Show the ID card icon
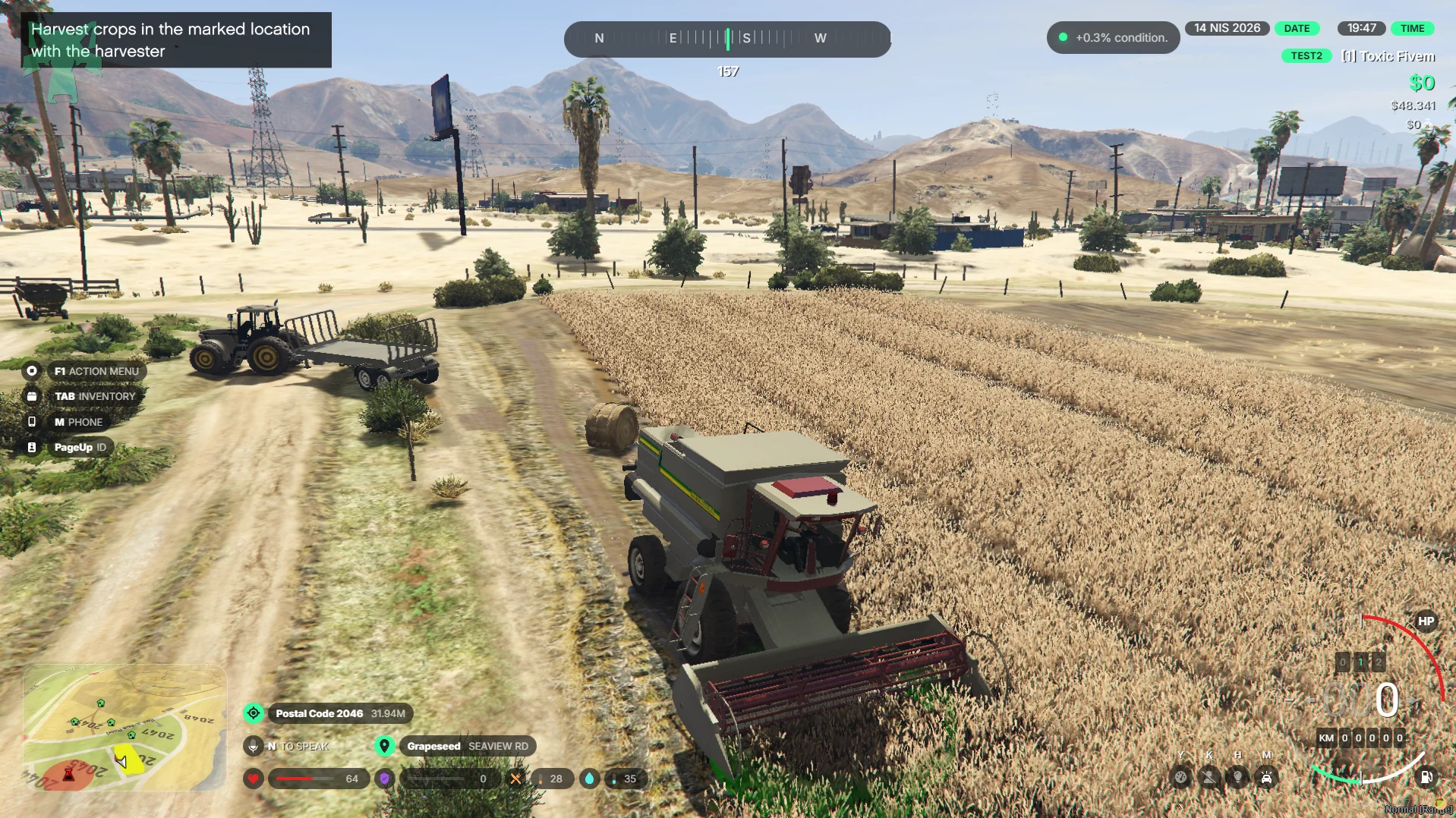Viewport: 1456px width, 818px height. point(32,448)
